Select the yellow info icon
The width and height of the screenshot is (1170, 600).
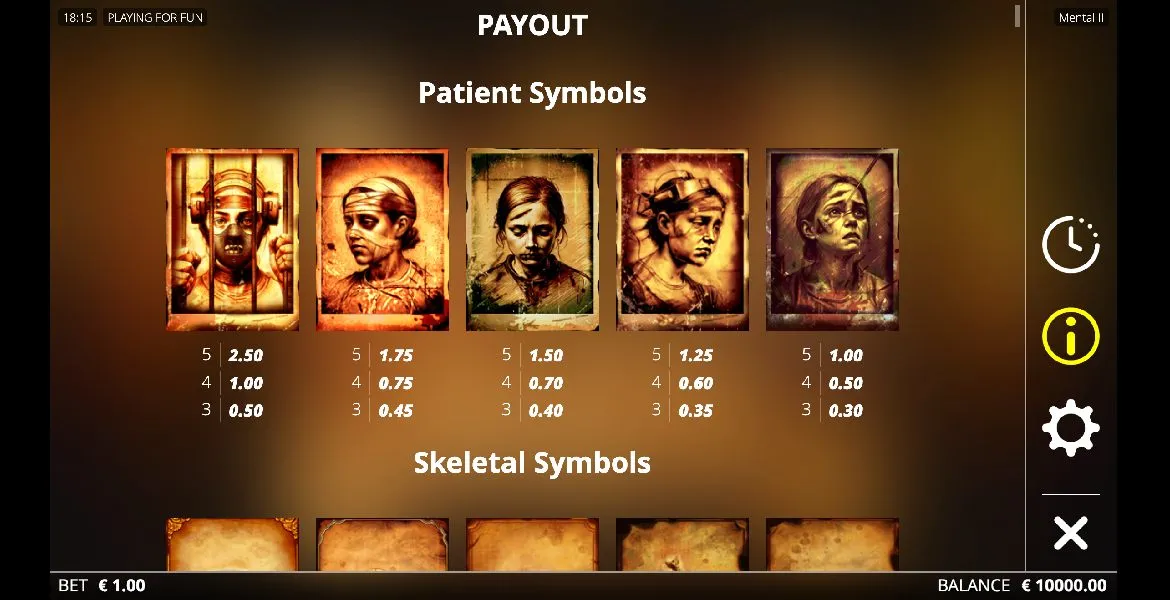pos(1070,336)
